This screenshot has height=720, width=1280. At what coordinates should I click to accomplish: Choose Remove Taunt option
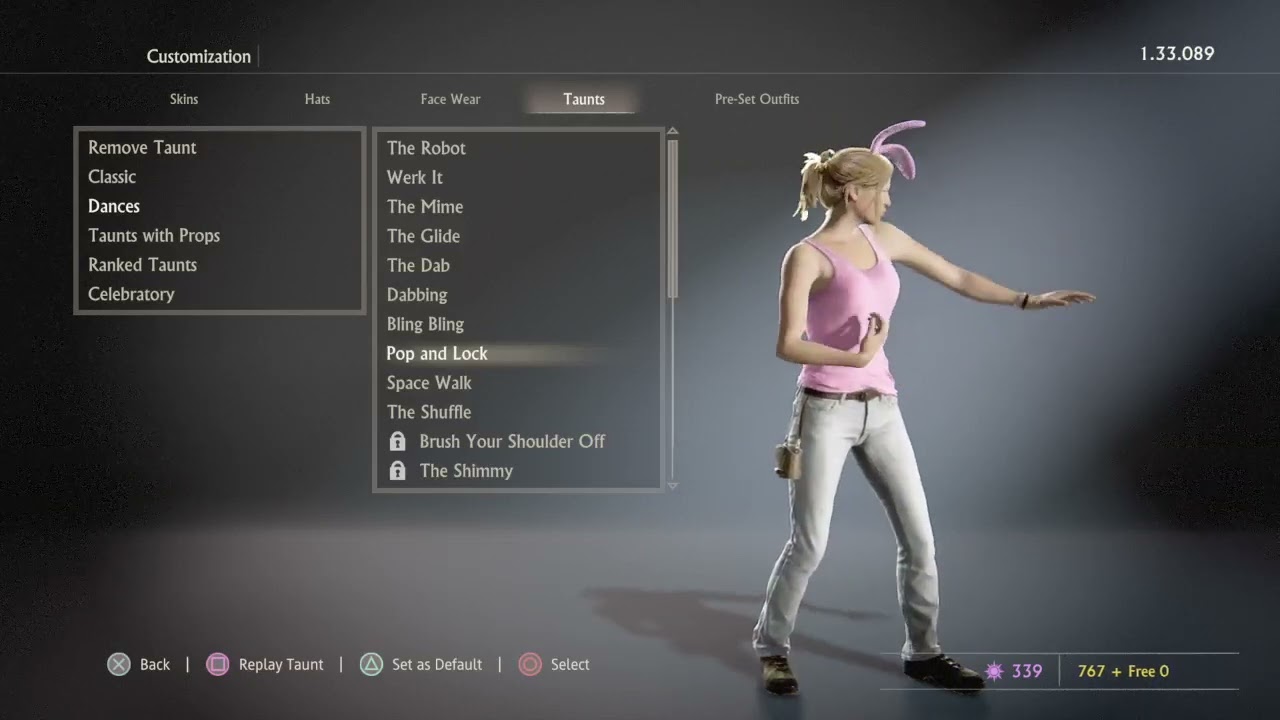pyautogui.click(x=142, y=148)
